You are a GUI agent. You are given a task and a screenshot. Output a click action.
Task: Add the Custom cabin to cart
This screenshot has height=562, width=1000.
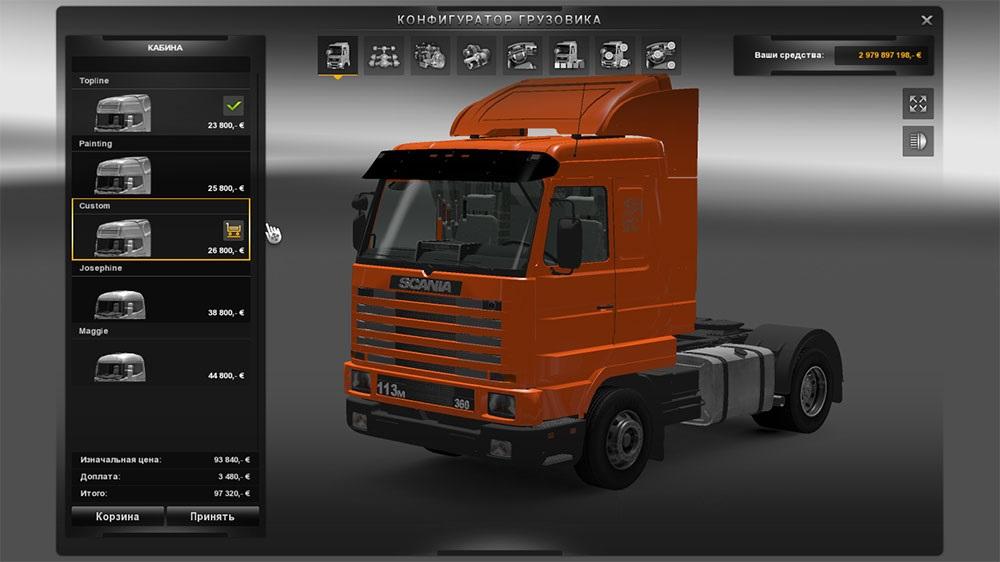[234, 231]
